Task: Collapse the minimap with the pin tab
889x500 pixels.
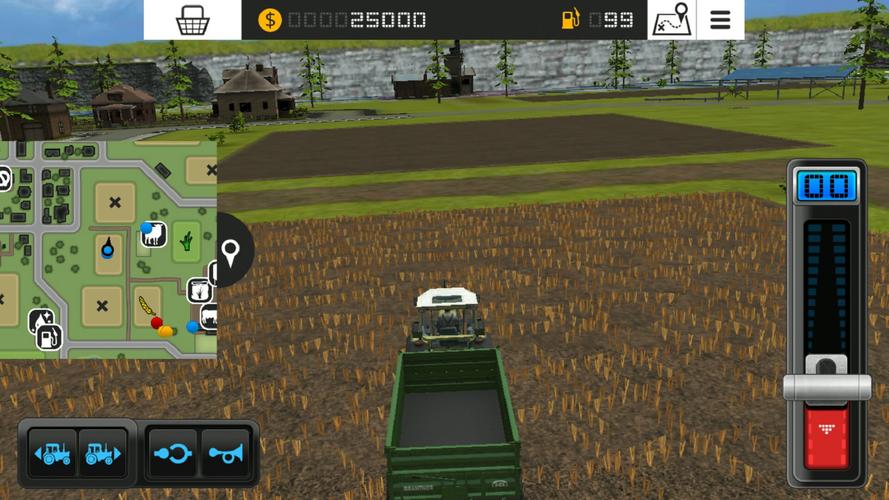Action: [x=232, y=252]
